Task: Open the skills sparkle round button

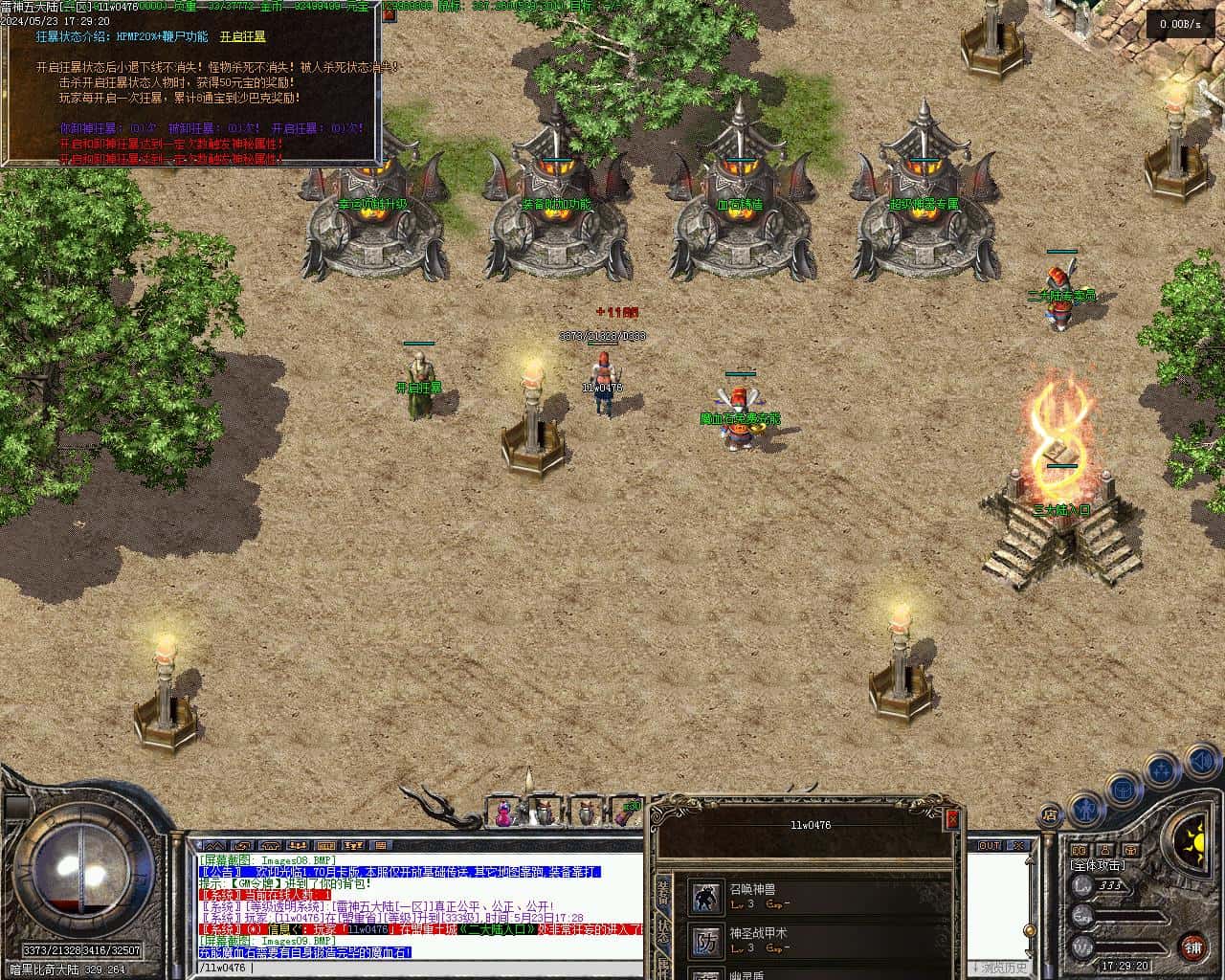Action: pyautogui.click(x=1162, y=768)
